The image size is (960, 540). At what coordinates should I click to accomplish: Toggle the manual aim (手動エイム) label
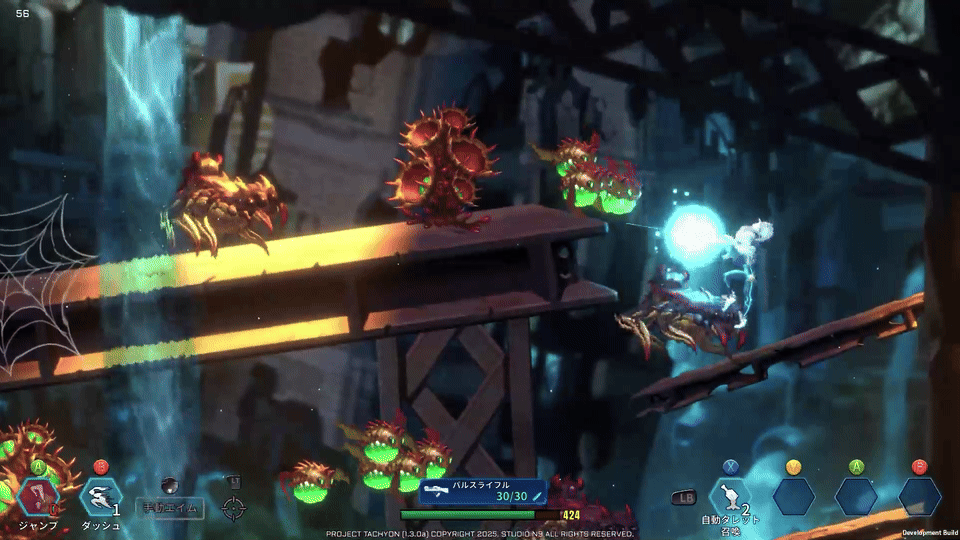click(x=170, y=509)
